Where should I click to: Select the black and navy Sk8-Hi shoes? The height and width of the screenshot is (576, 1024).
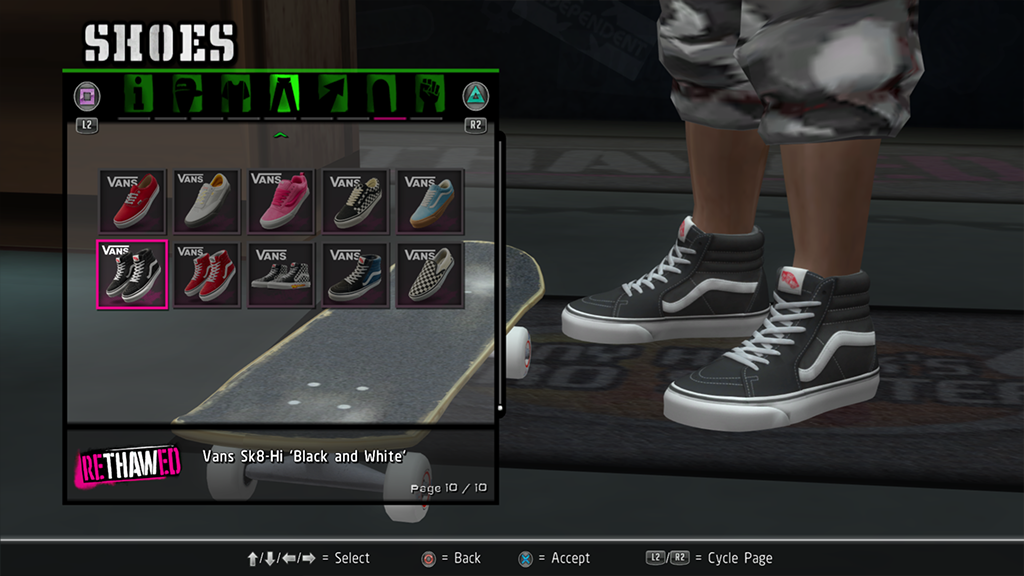click(x=356, y=275)
